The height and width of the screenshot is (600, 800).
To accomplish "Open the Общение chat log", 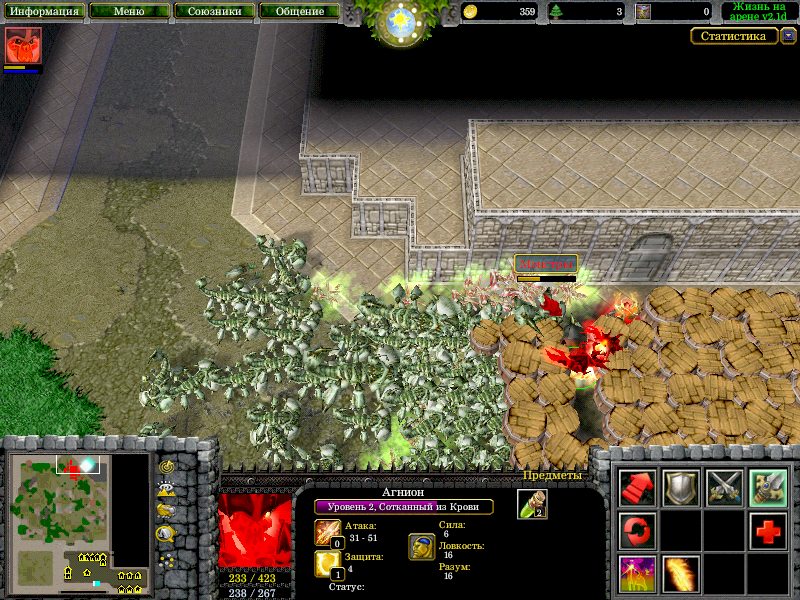I will point(299,12).
